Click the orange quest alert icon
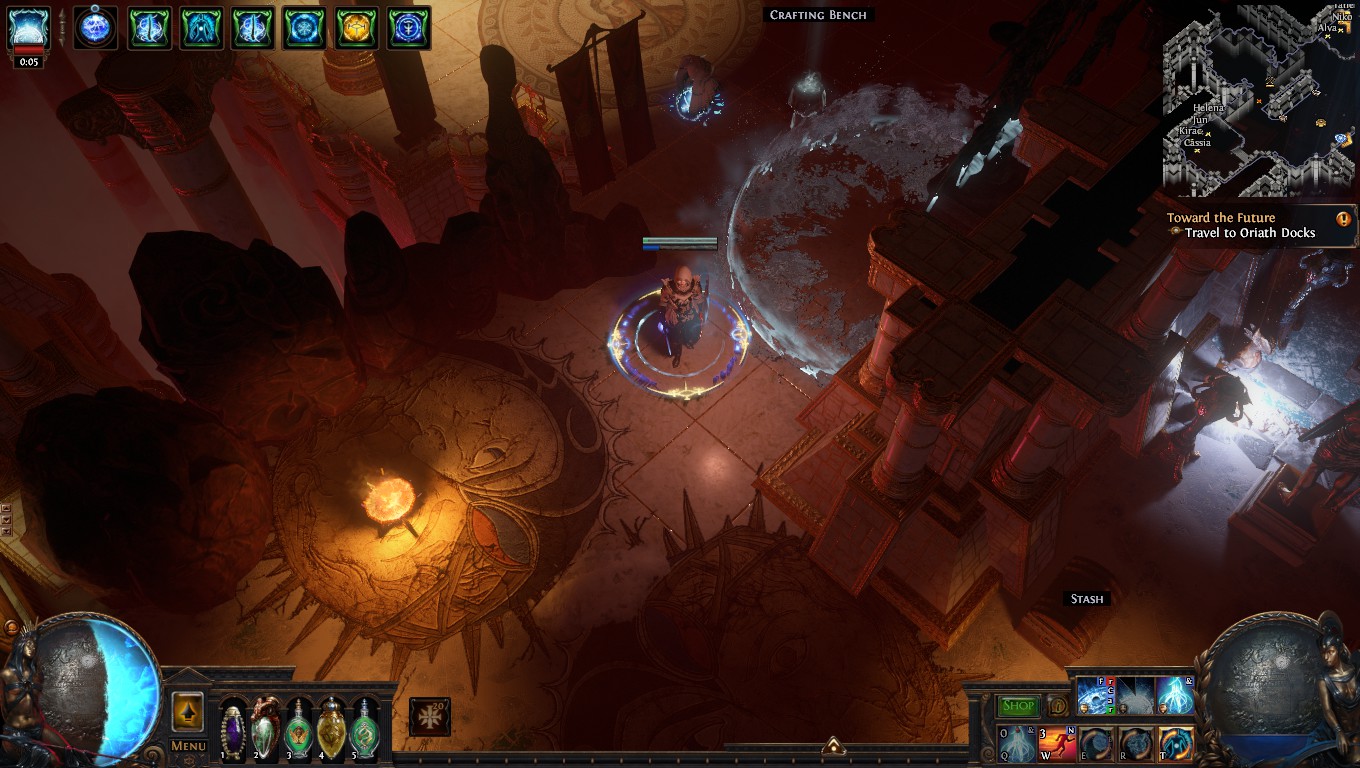Viewport: 1360px width, 768px height. (1343, 218)
